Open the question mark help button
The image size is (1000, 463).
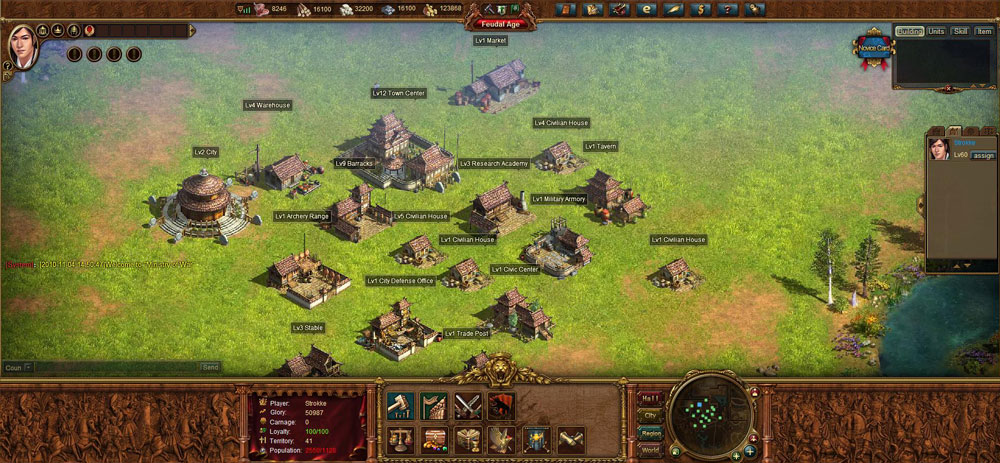coord(727,9)
